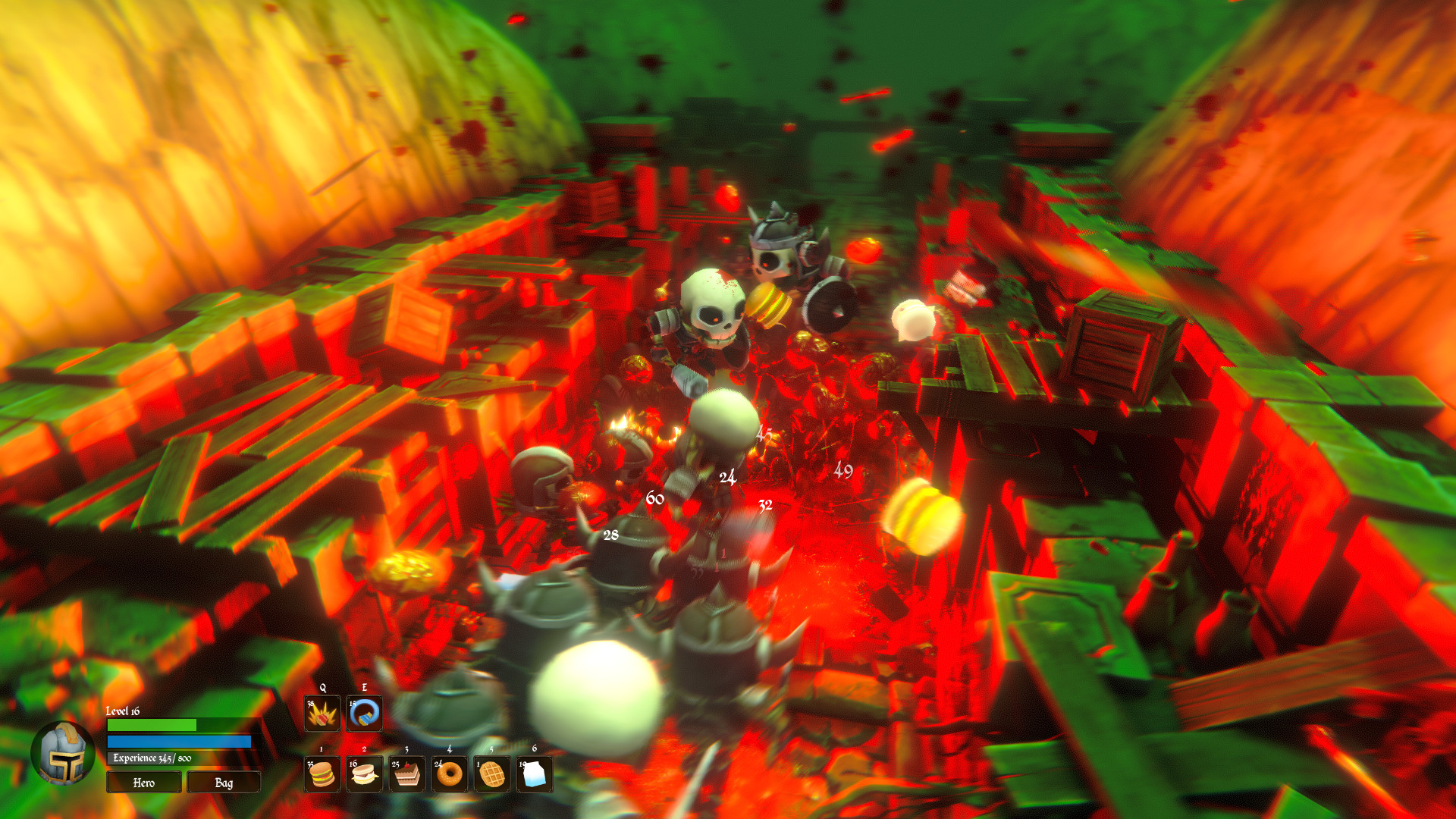This screenshot has width=1456, height=819.
Task: Select the sandwich item in hotbar slot 2
Action: [x=364, y=774]
